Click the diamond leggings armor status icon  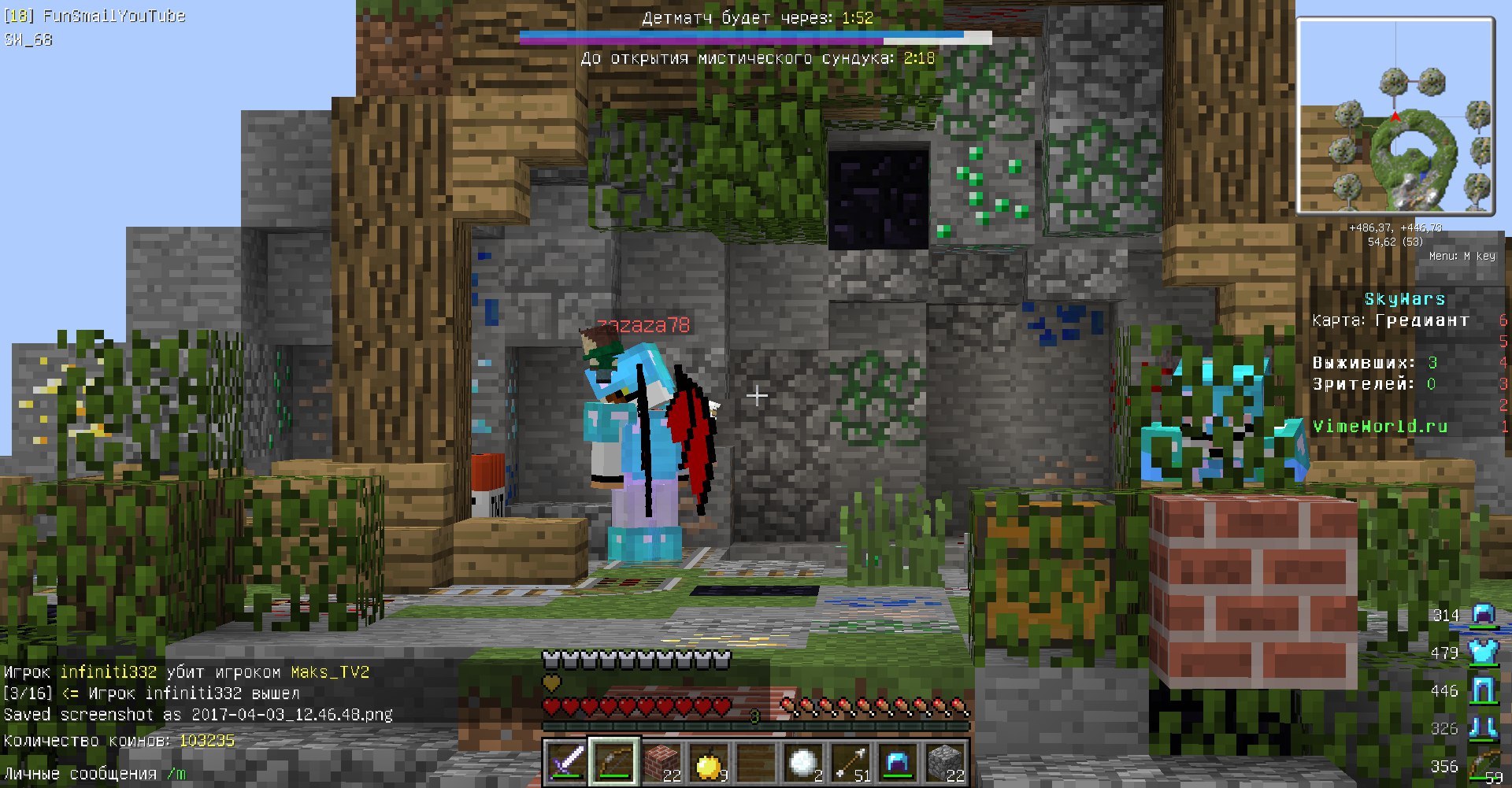pos(1484,690)
